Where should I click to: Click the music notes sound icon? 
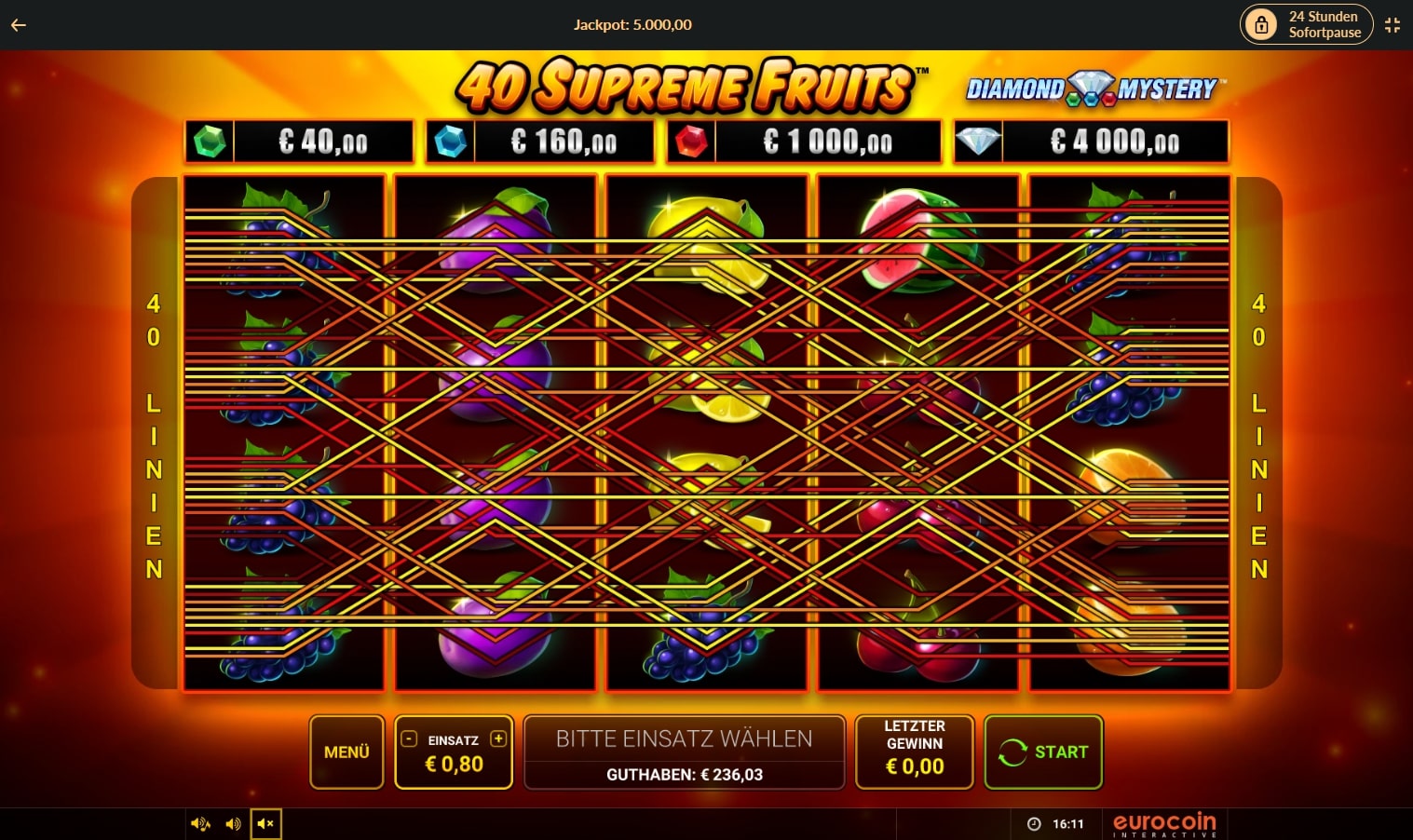(x=200, y=823)
